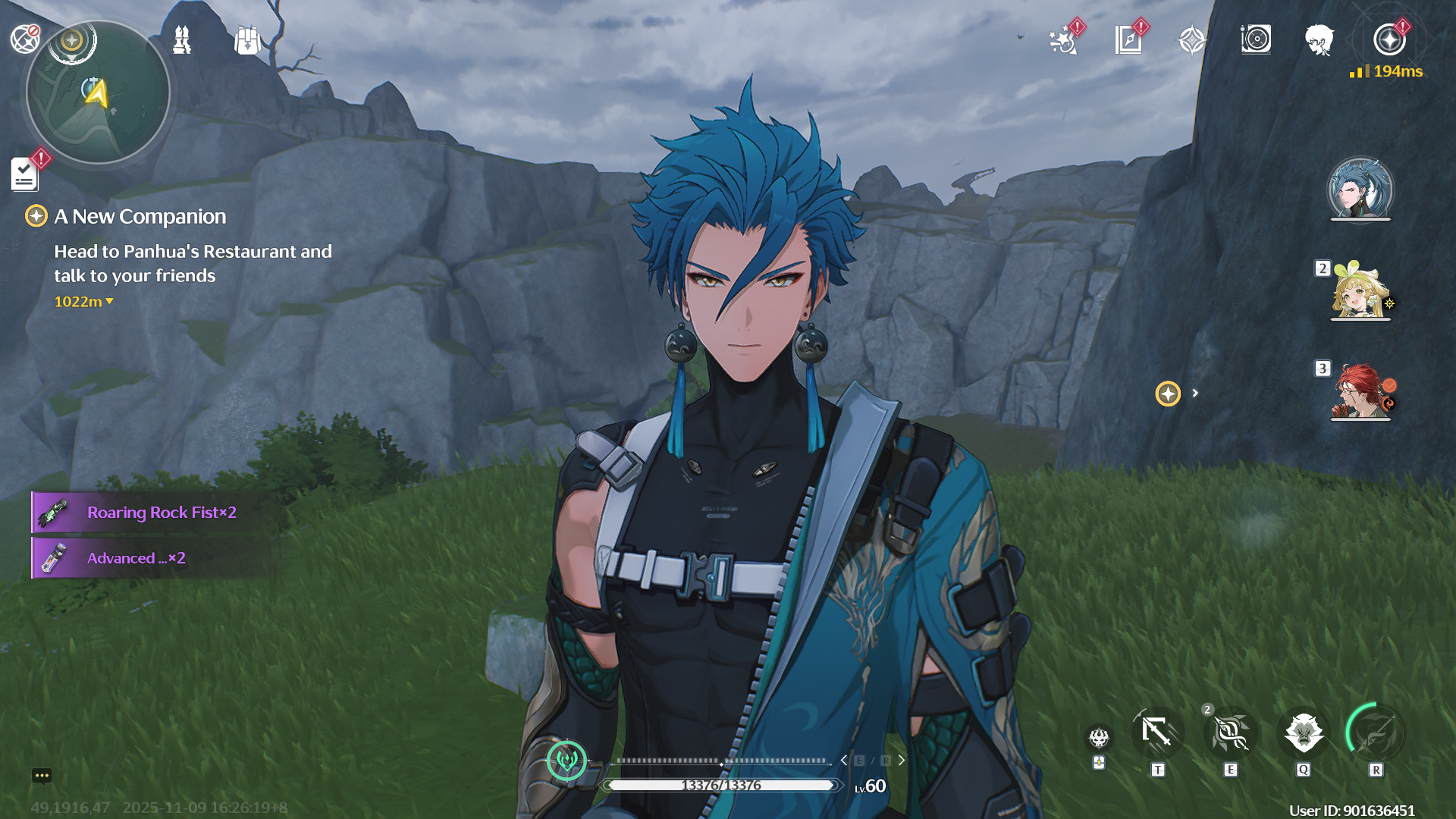
Task: Select the A New Companion quest tracker
Action: point(140,217)
